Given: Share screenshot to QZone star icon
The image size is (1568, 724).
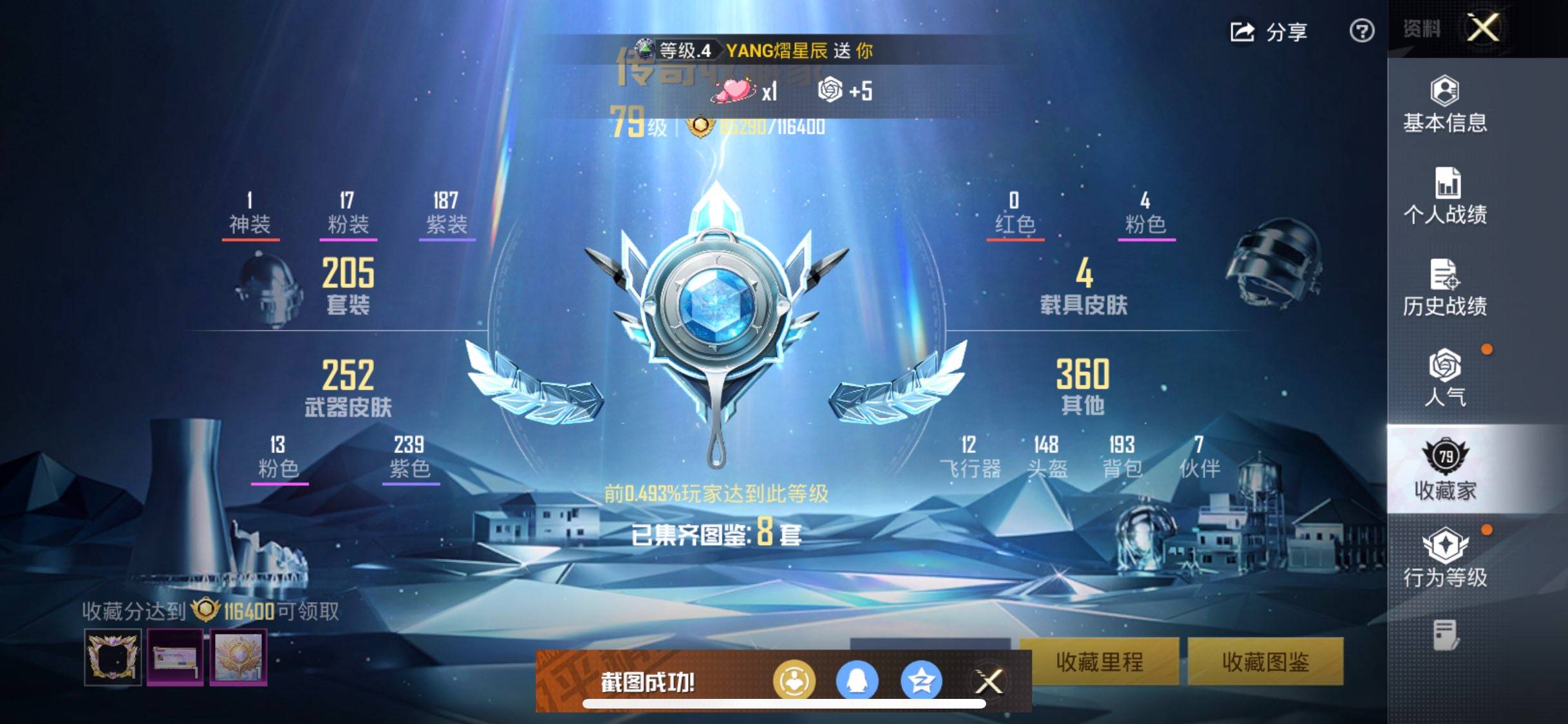Looking at the screenshot, I should pos(921,681).
